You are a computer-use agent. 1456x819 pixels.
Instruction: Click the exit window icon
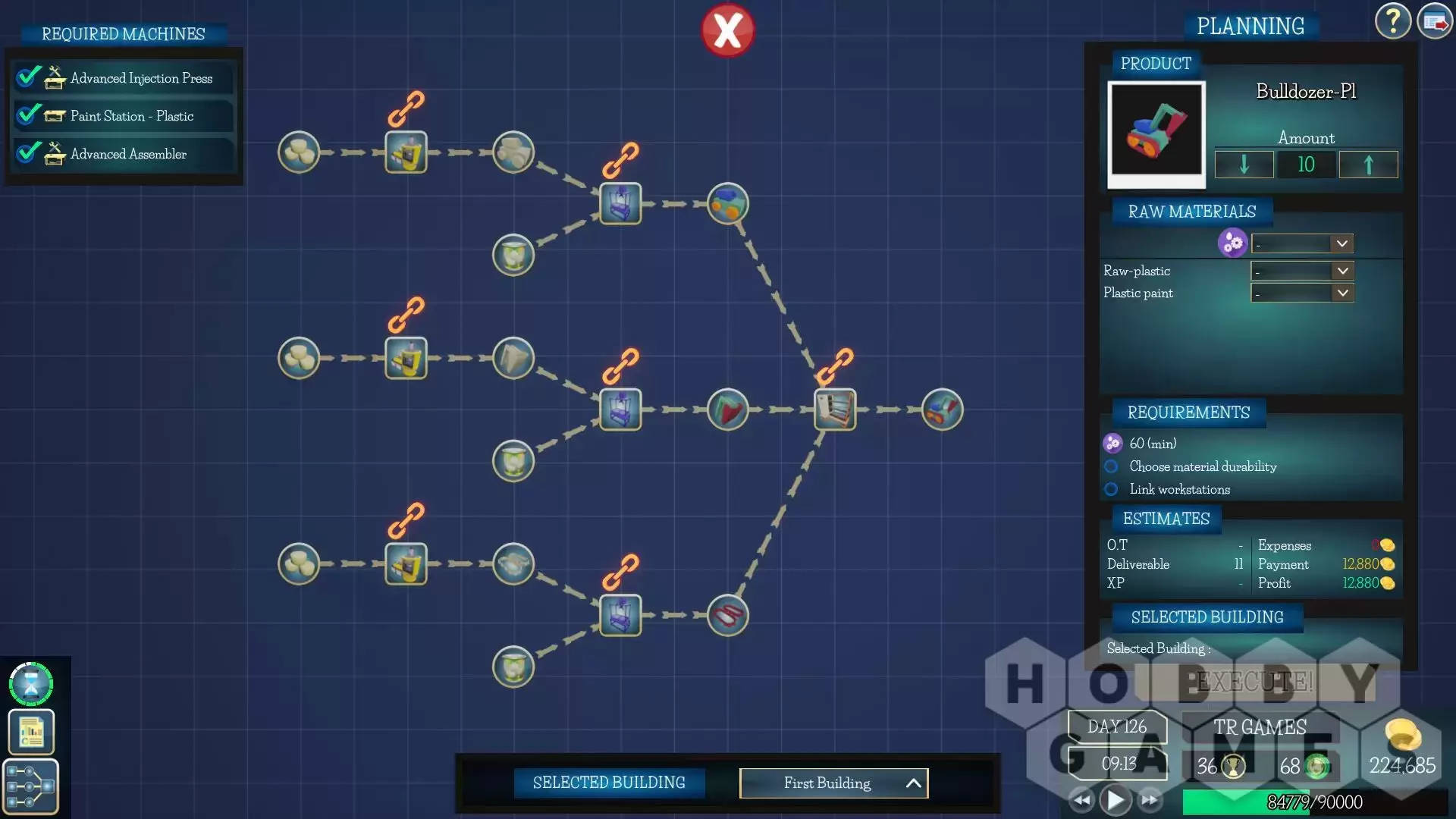click(1434, 21)
